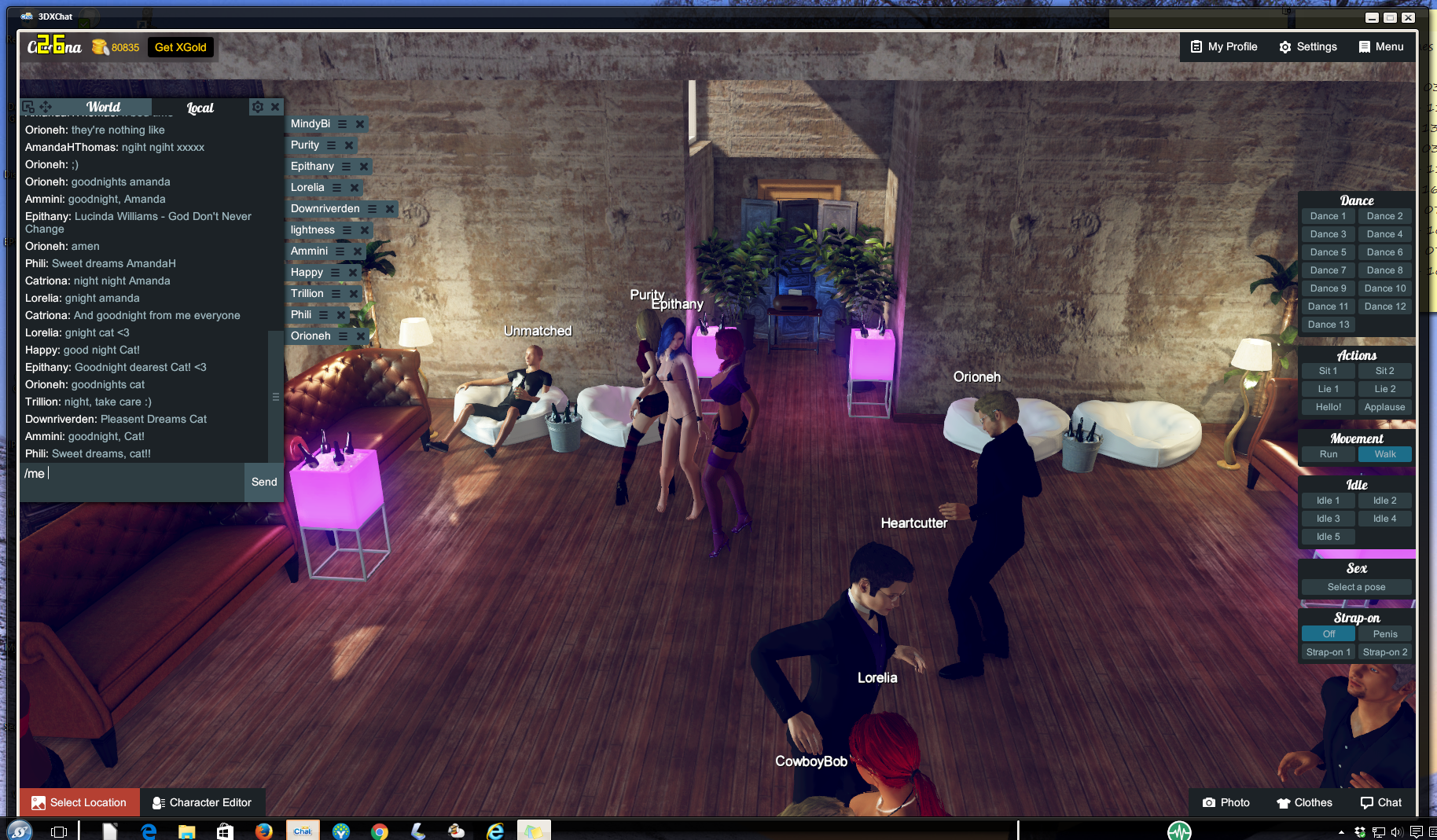Viewport: 1437px width, 840px height.
Task: Activate Photo mode
Action: click(x=1226, y=802)
